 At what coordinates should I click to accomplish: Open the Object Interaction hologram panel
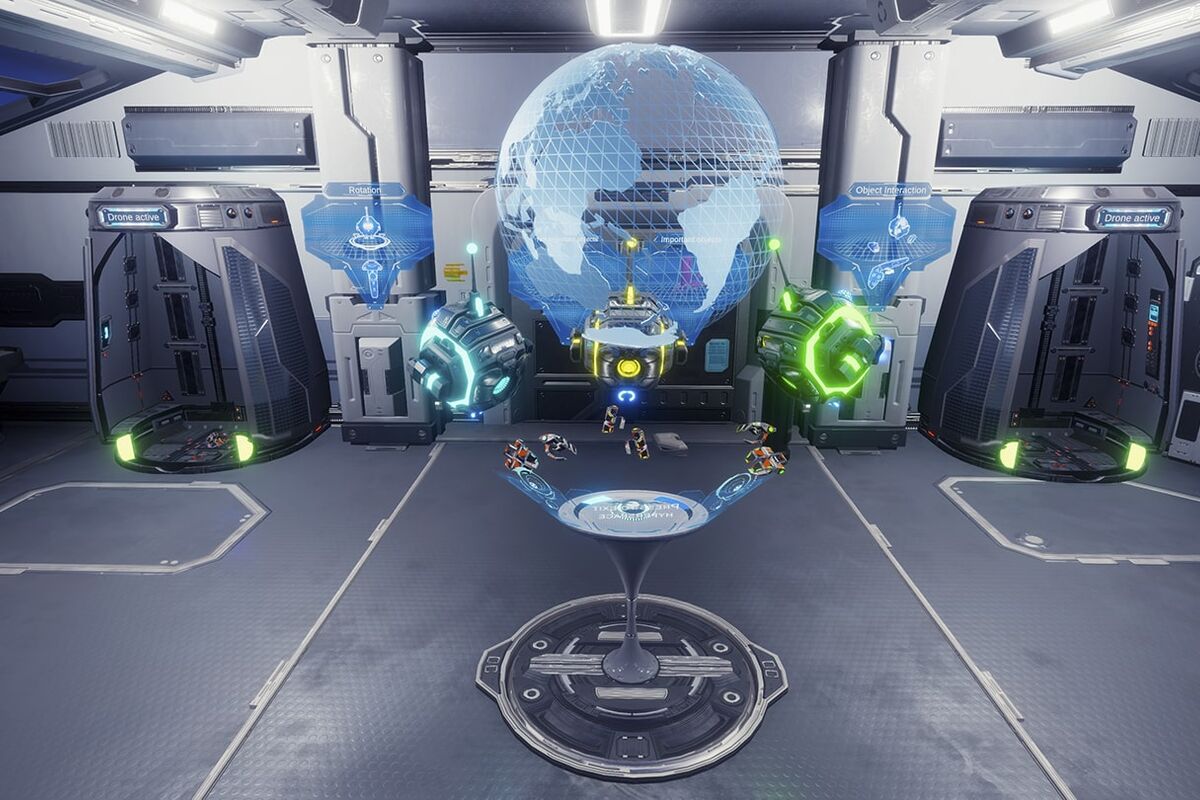(x=887, y=238)
